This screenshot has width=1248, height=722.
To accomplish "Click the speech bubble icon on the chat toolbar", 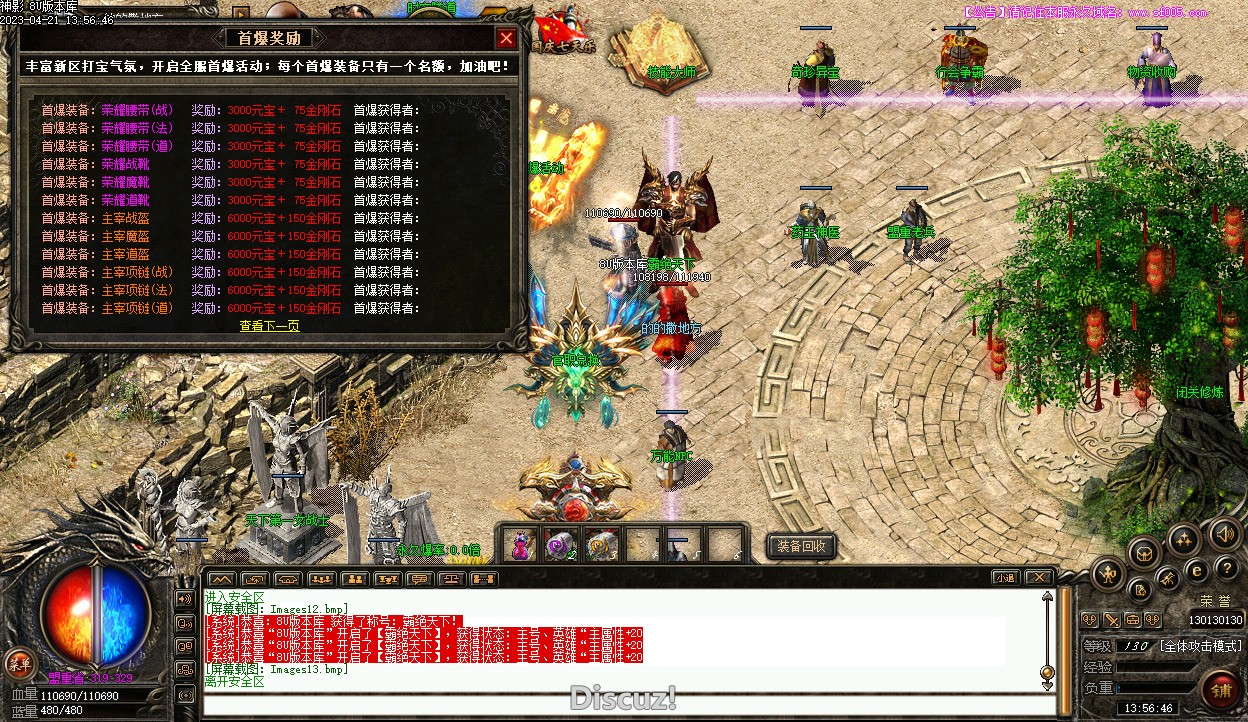I will (419, 579).
